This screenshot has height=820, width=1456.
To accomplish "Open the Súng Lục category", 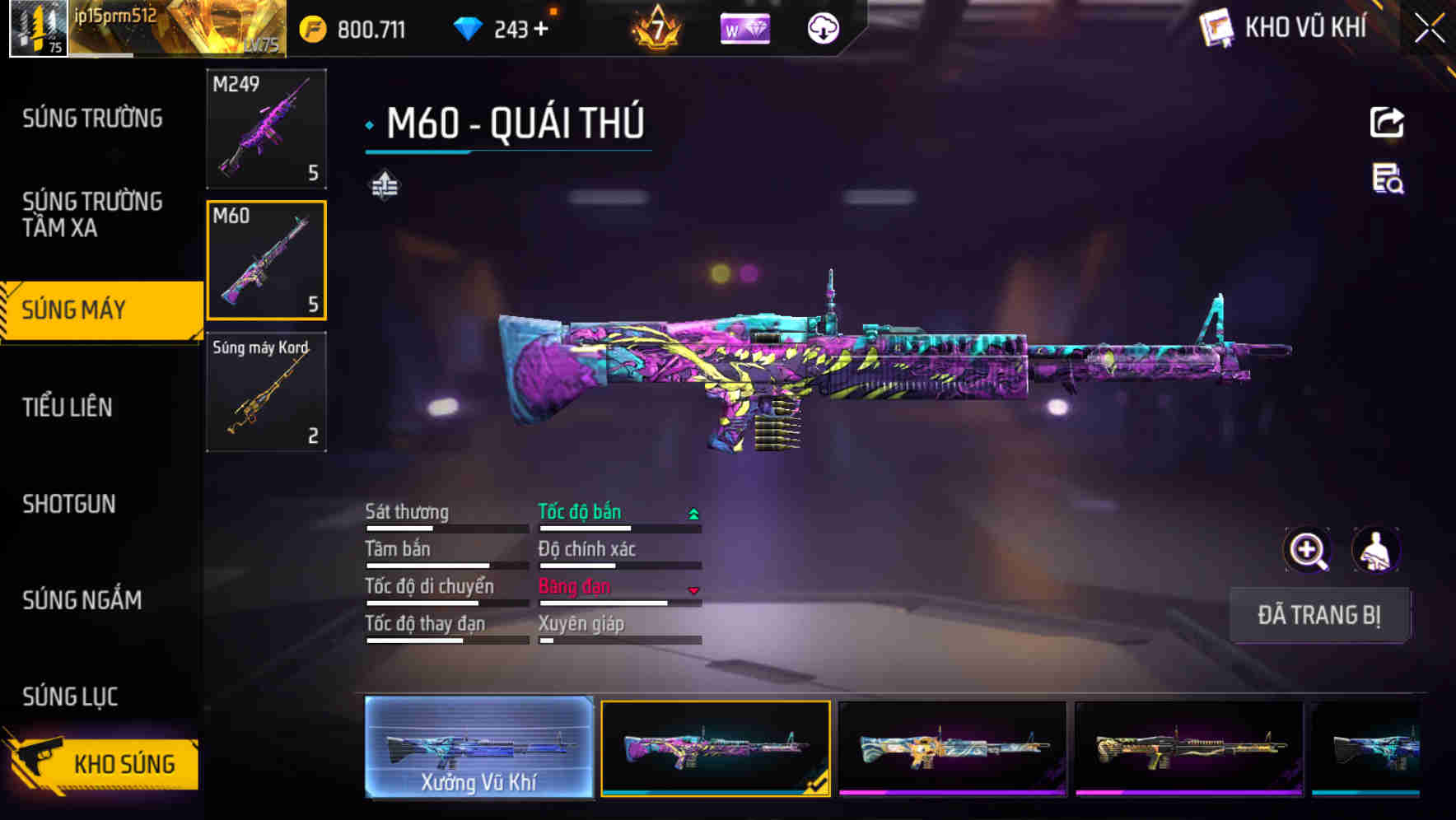I will click(70, 697).
